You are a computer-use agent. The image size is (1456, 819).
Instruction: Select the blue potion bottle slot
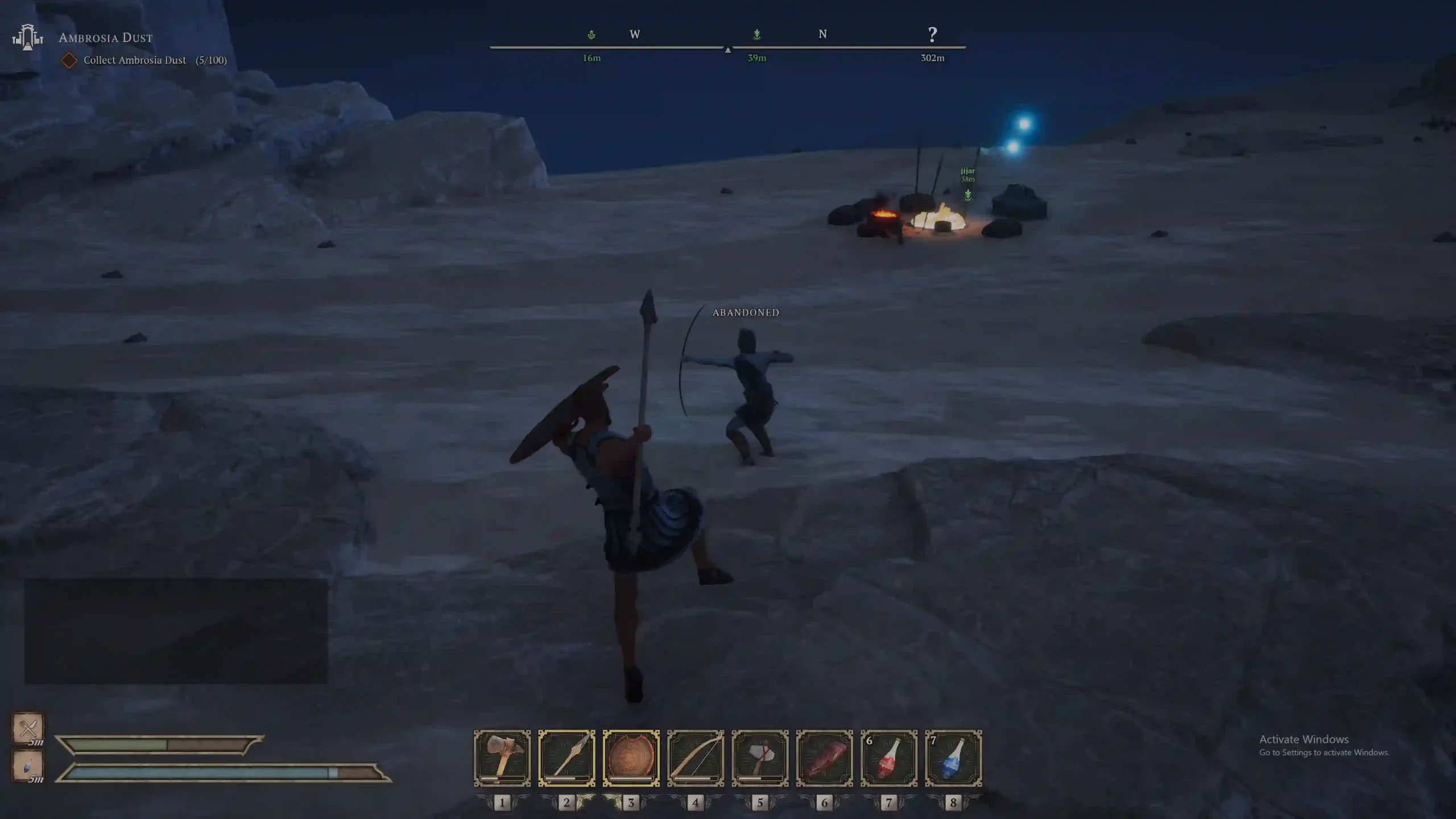(x=953, y=758)
